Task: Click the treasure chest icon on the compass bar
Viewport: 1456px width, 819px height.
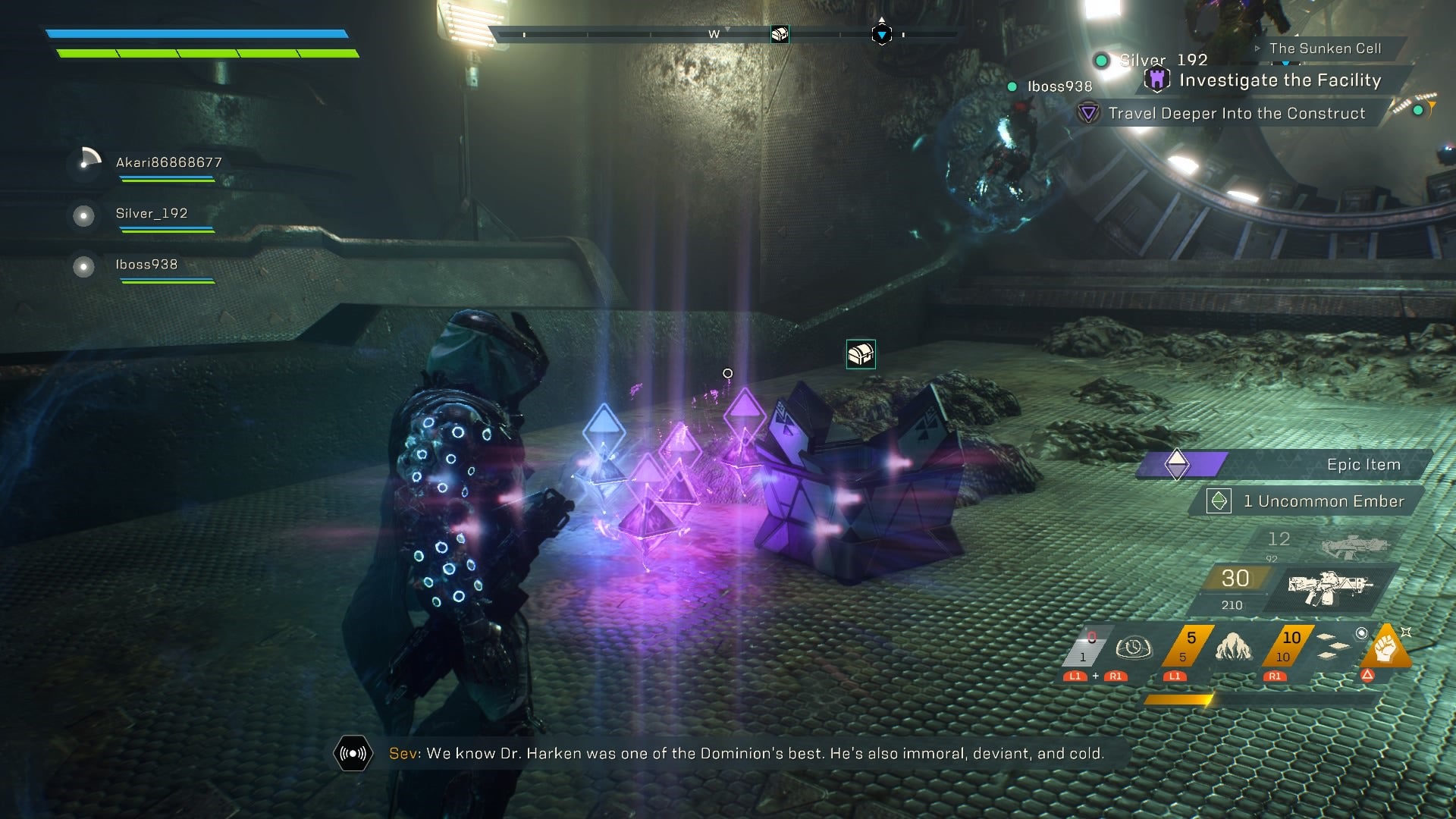Action: 780,34
